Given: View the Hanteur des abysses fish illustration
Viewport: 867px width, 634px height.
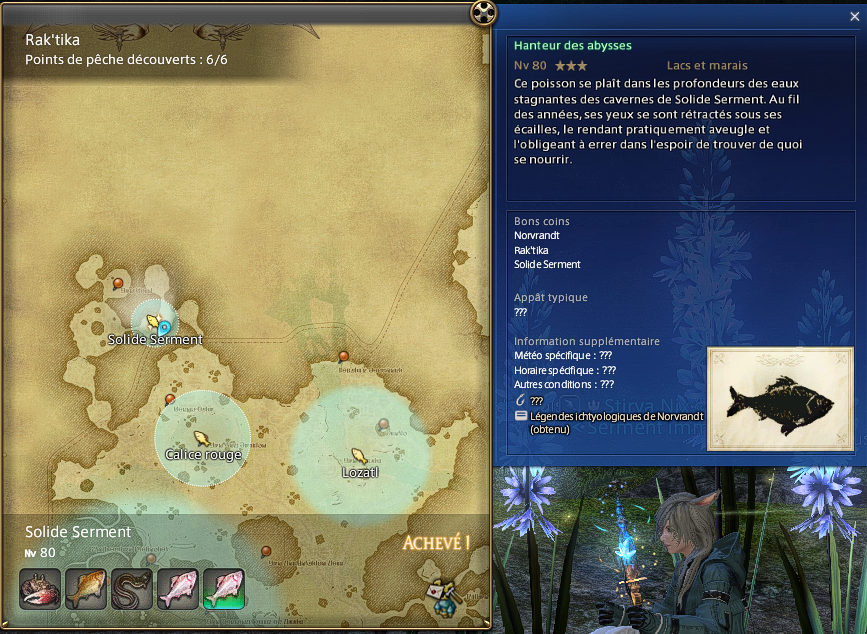Looking at the screenshot, I should [x=780, y=398].
